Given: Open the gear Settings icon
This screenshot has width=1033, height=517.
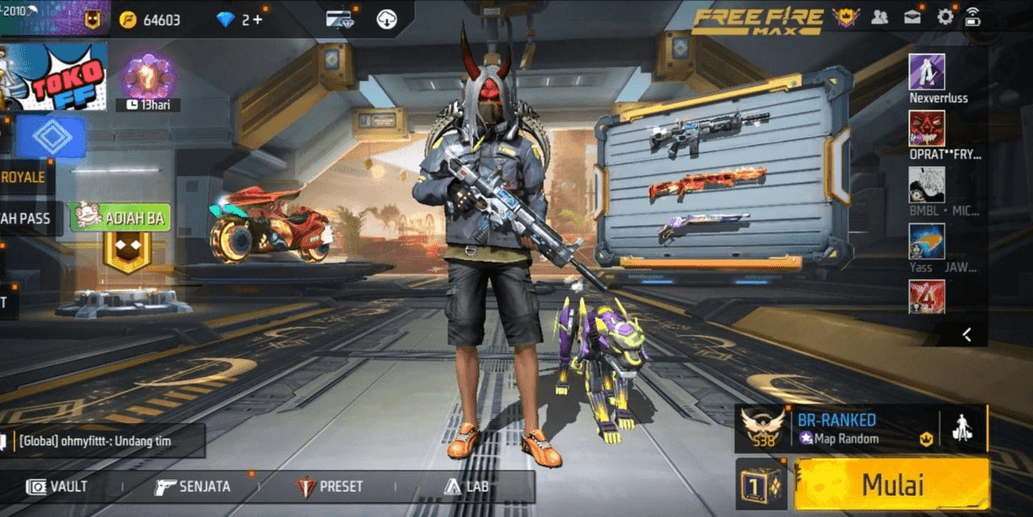Looking at the screenshot, I should click(x=945, y=17).
